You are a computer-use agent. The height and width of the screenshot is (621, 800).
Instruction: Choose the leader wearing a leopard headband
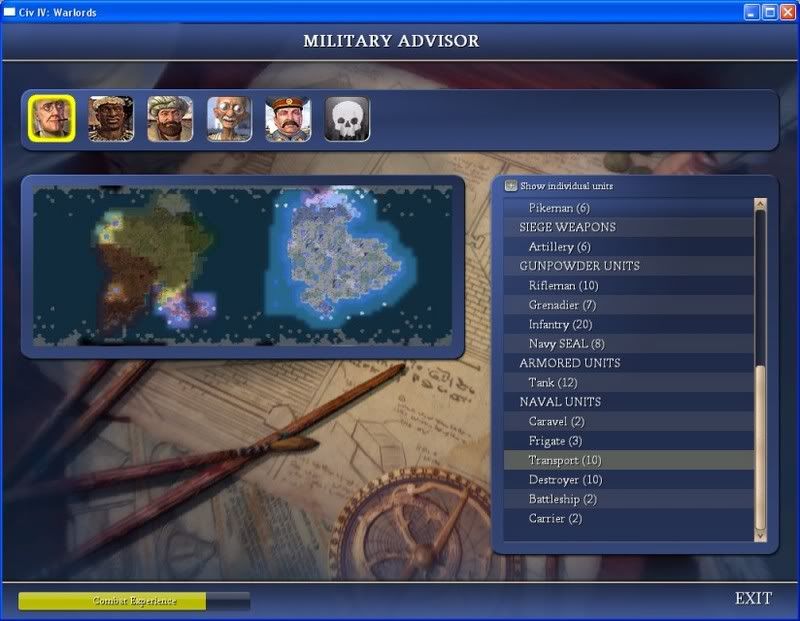point(110,119)
